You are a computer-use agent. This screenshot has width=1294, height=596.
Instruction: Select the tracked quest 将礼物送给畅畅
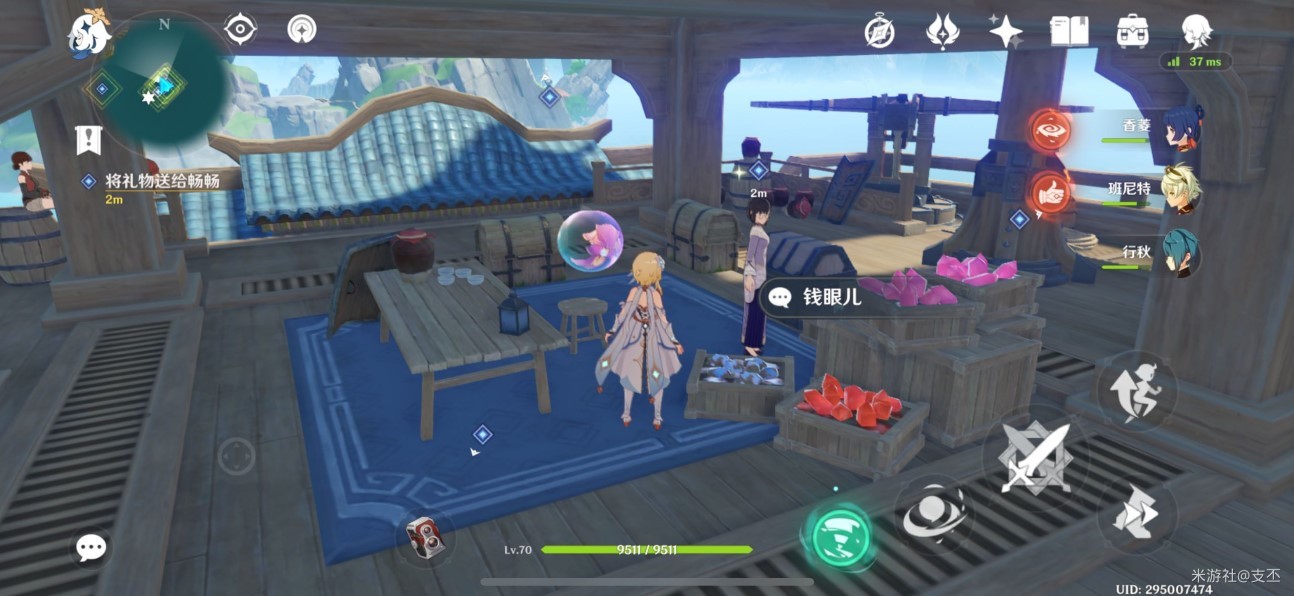[160, 181]
